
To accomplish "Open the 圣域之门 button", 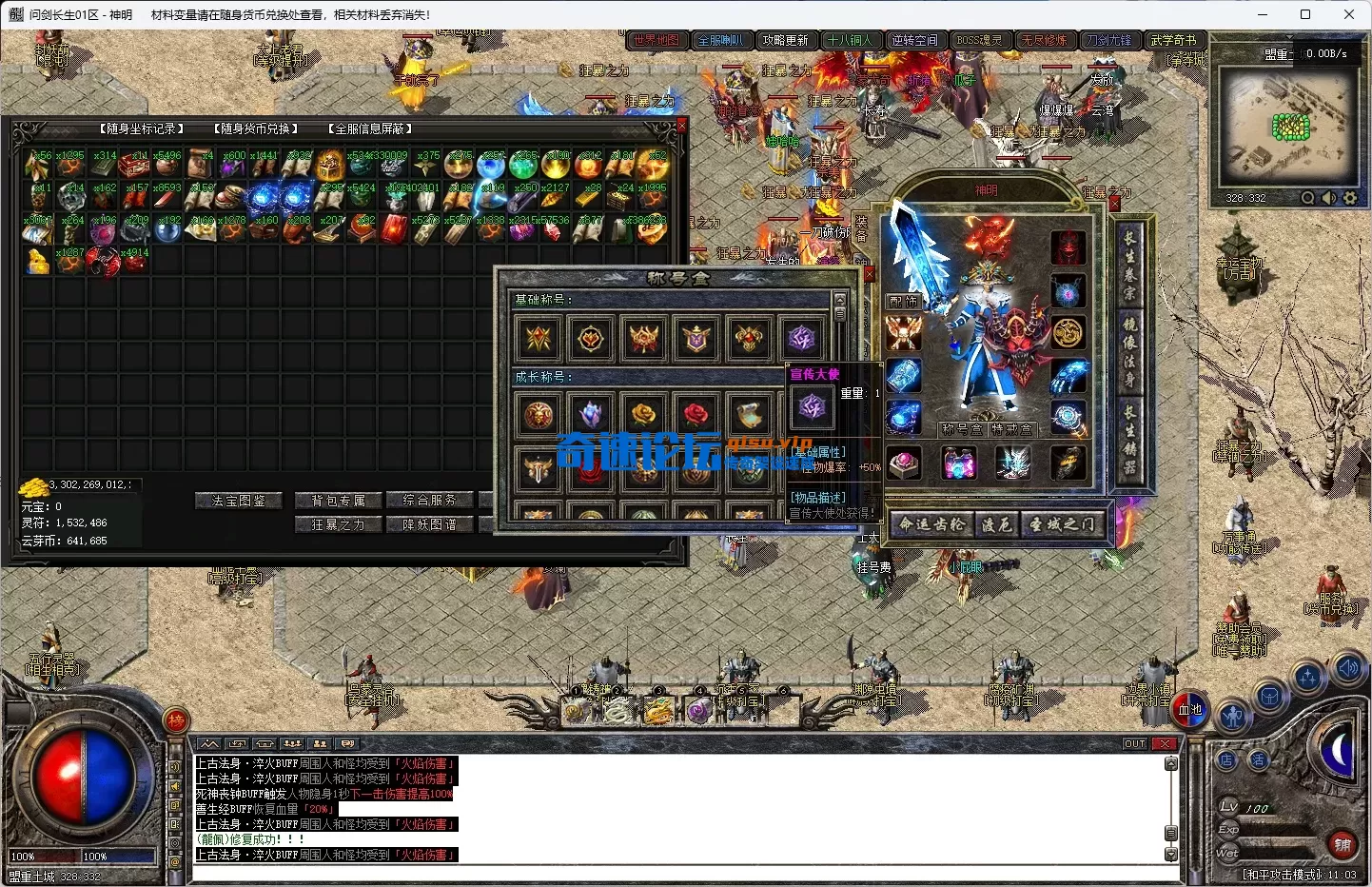I will click(x=1062, y=524).
